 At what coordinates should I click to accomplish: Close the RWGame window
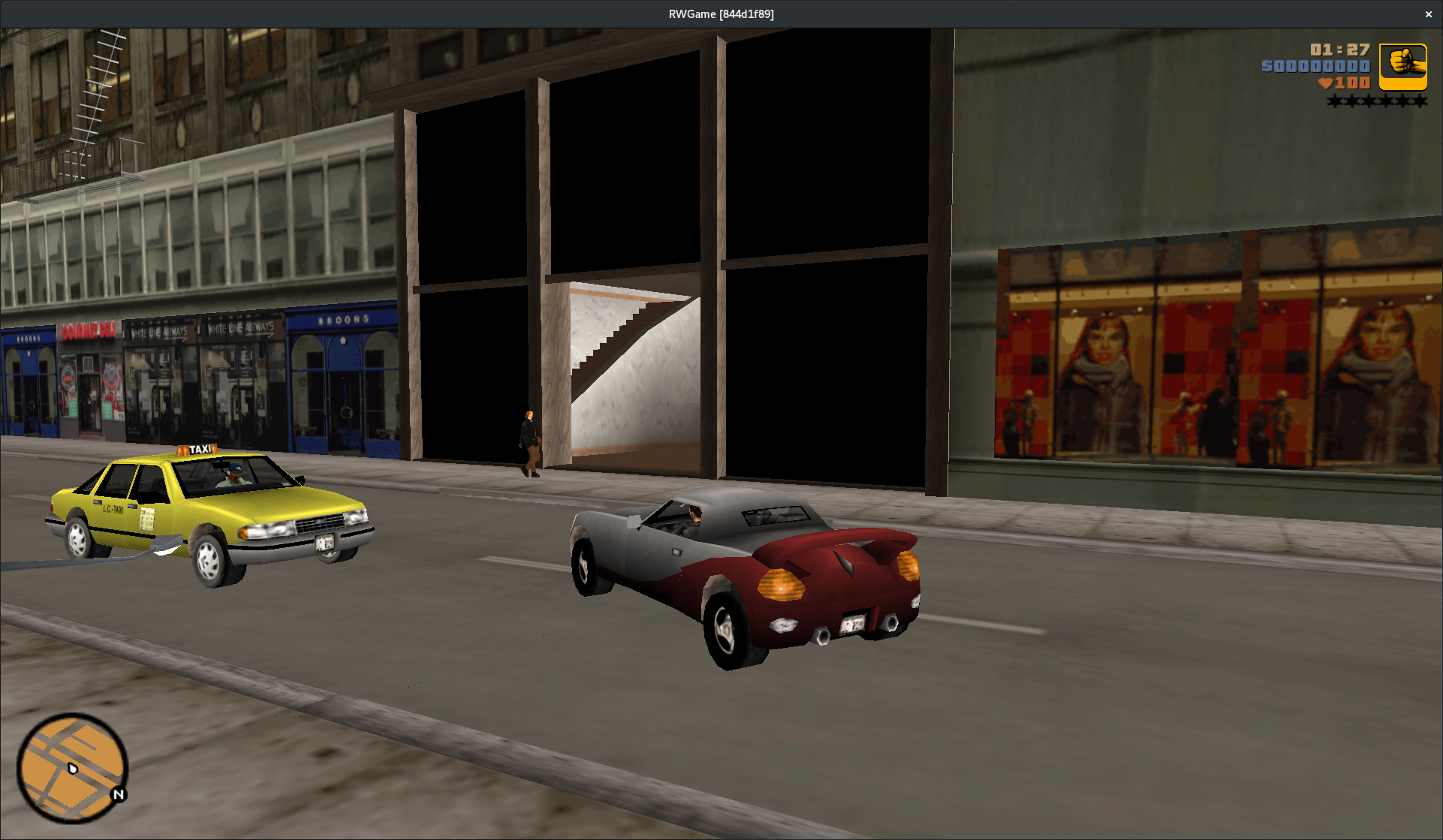[x=1428, y=14]
